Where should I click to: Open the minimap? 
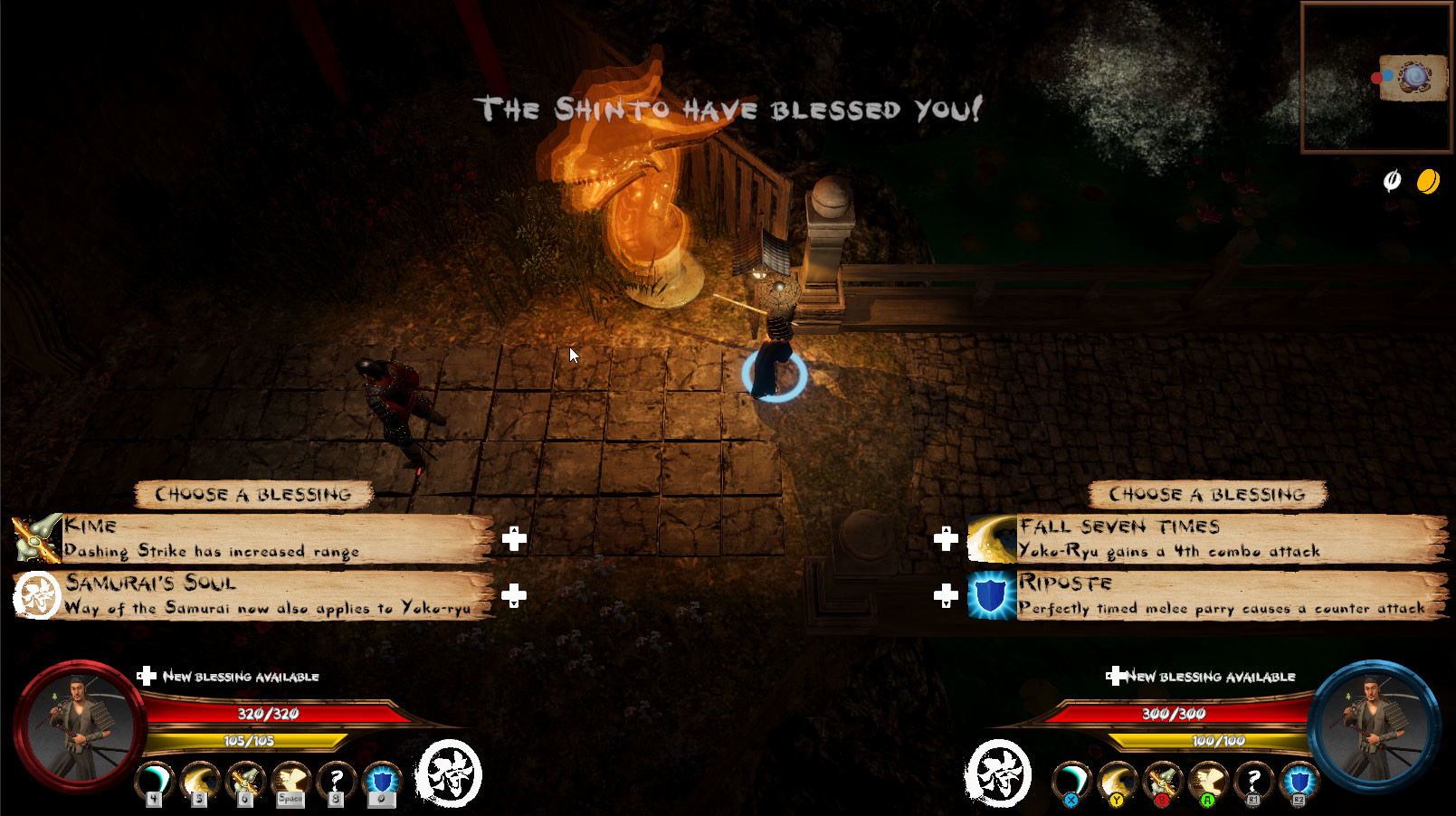(1376, 78)
